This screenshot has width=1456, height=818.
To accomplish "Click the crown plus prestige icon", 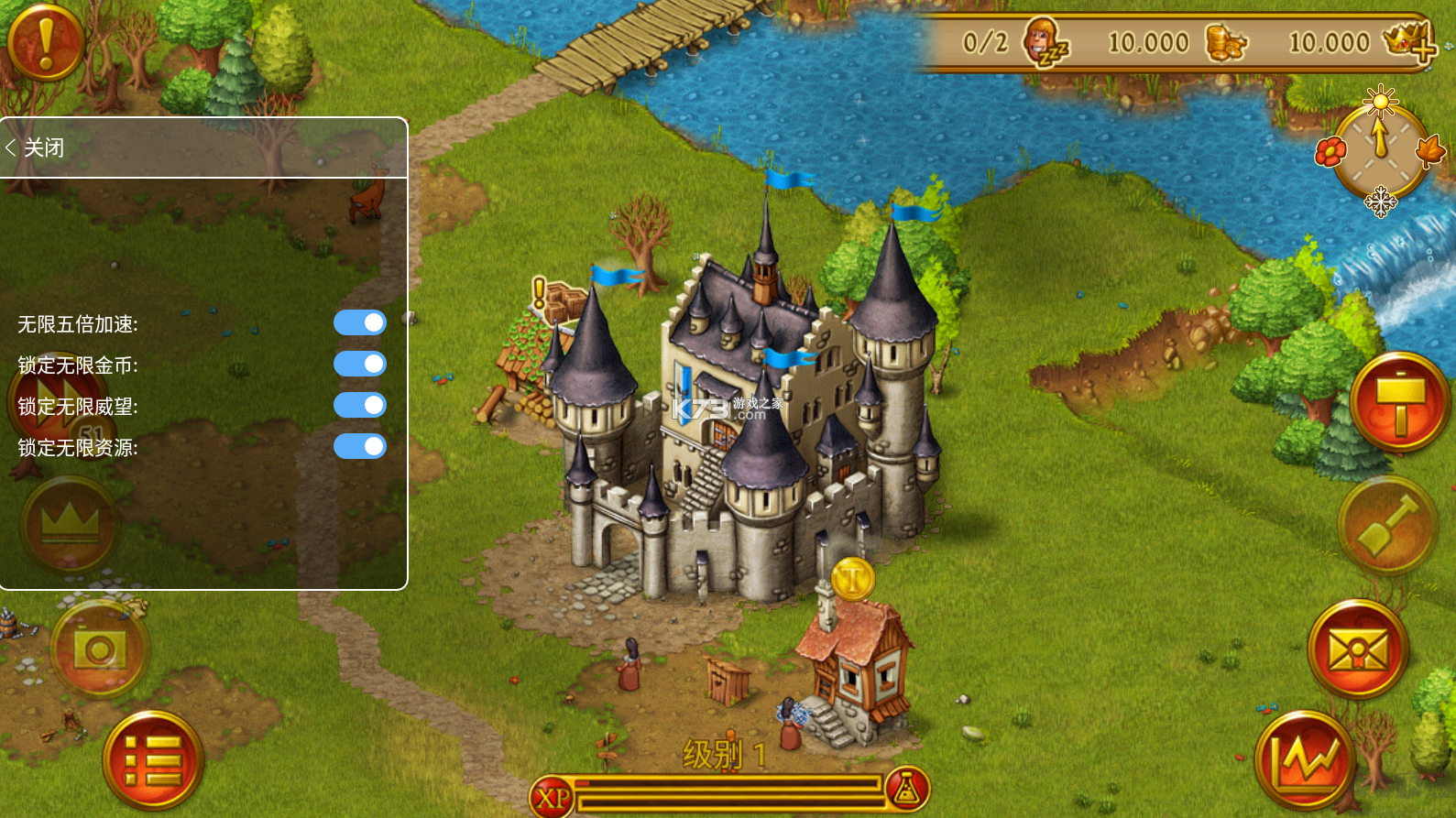I will click(x=1409, y=42).
